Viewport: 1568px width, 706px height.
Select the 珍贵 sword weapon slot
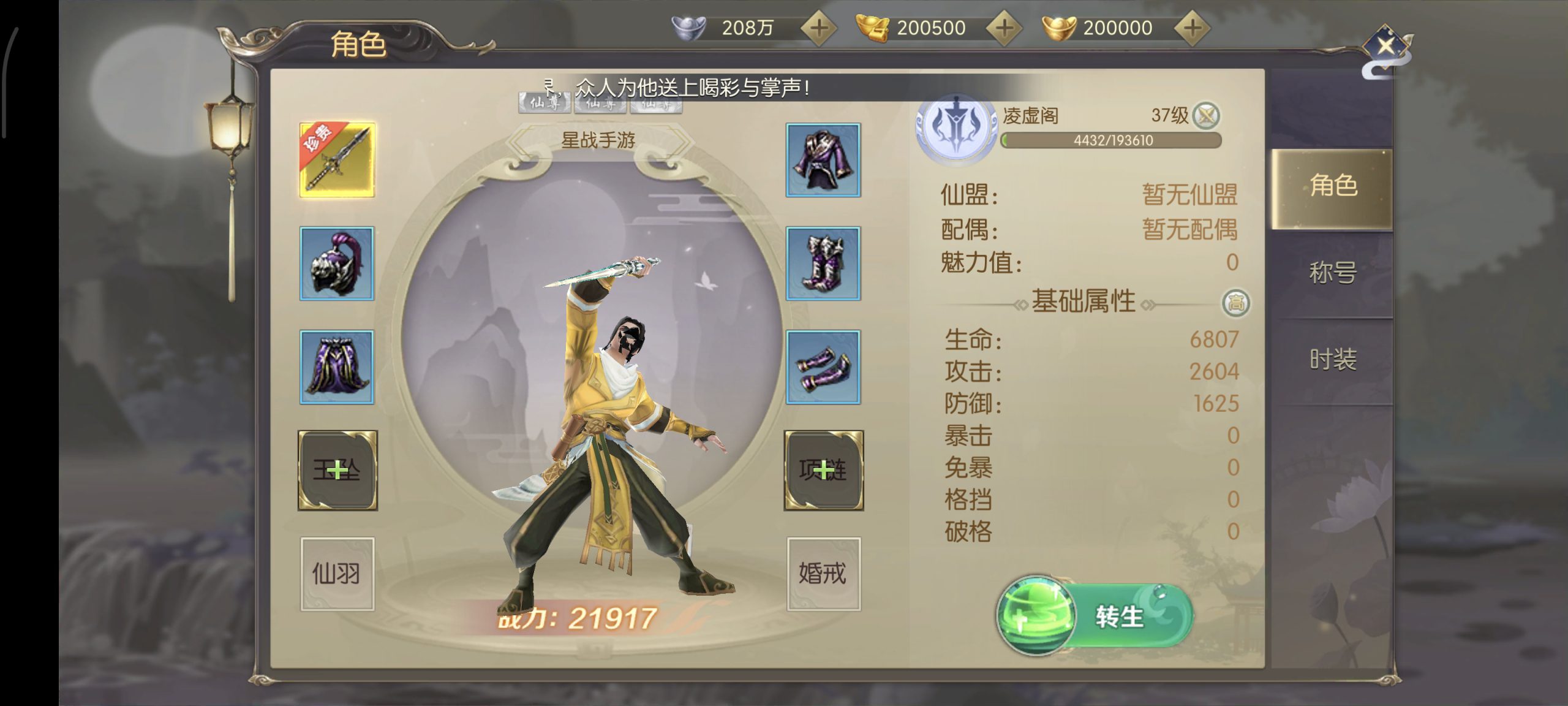(x=337, y=160)
